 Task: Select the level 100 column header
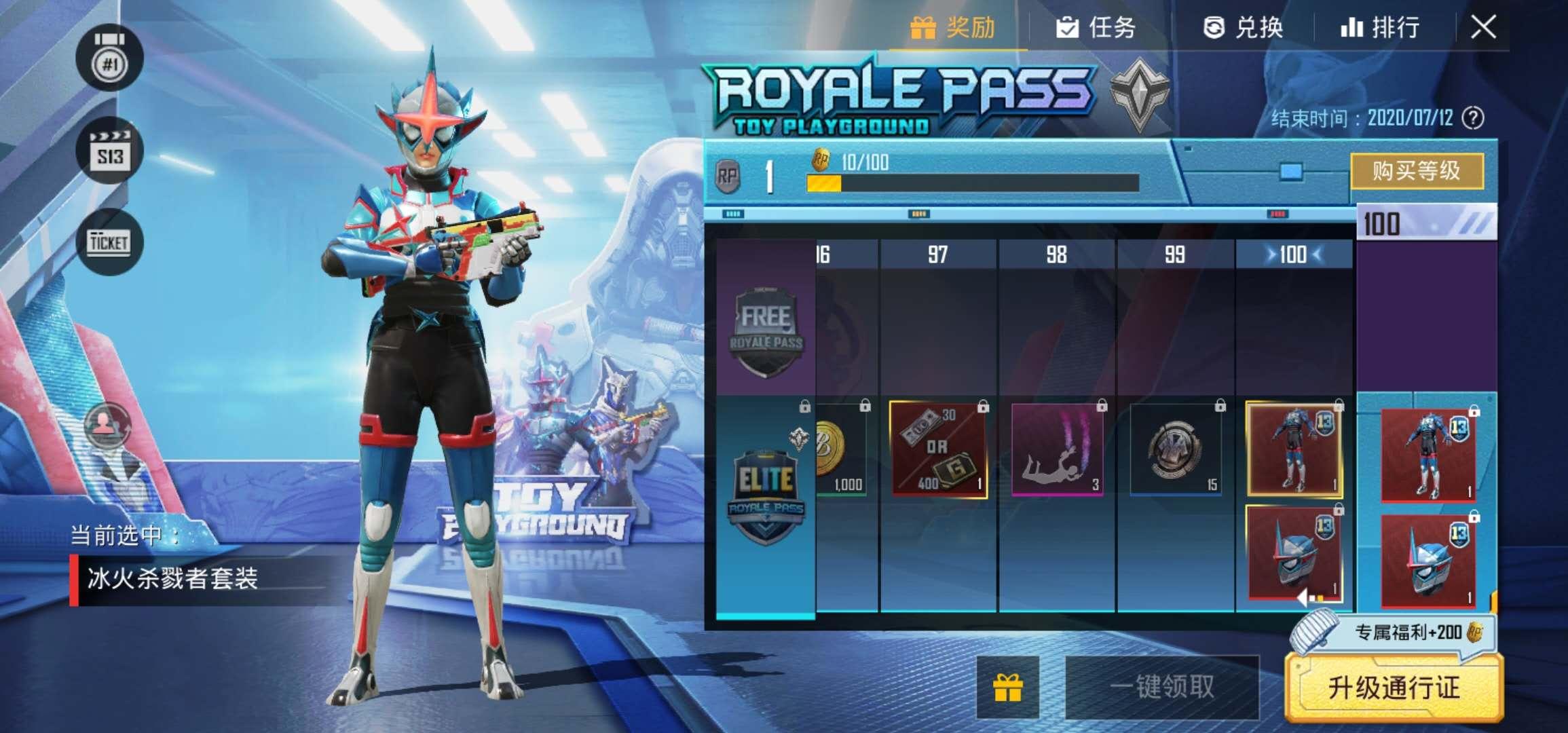coord(1294,255)
